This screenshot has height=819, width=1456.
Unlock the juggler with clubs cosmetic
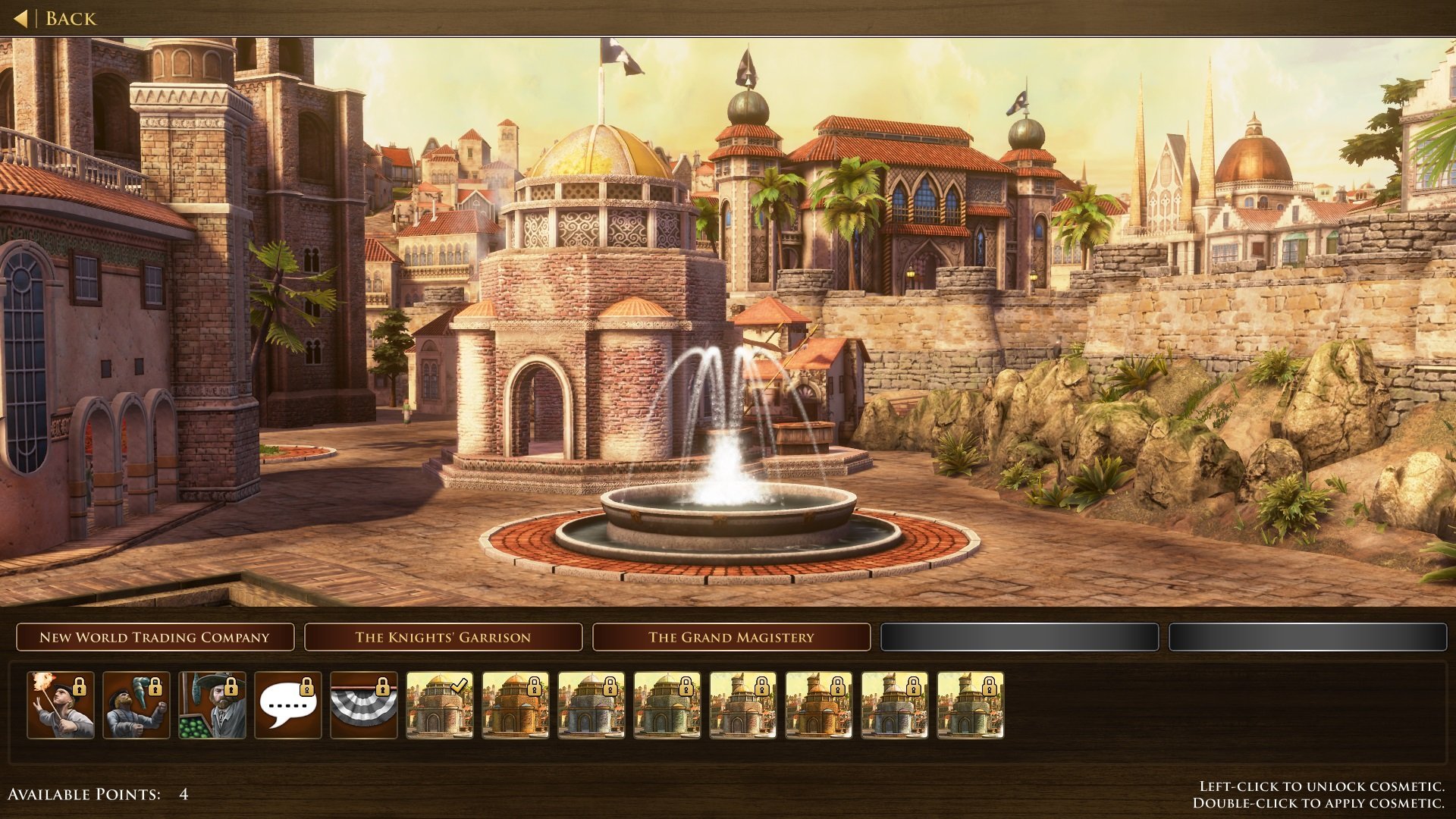[x=136, y=704]
